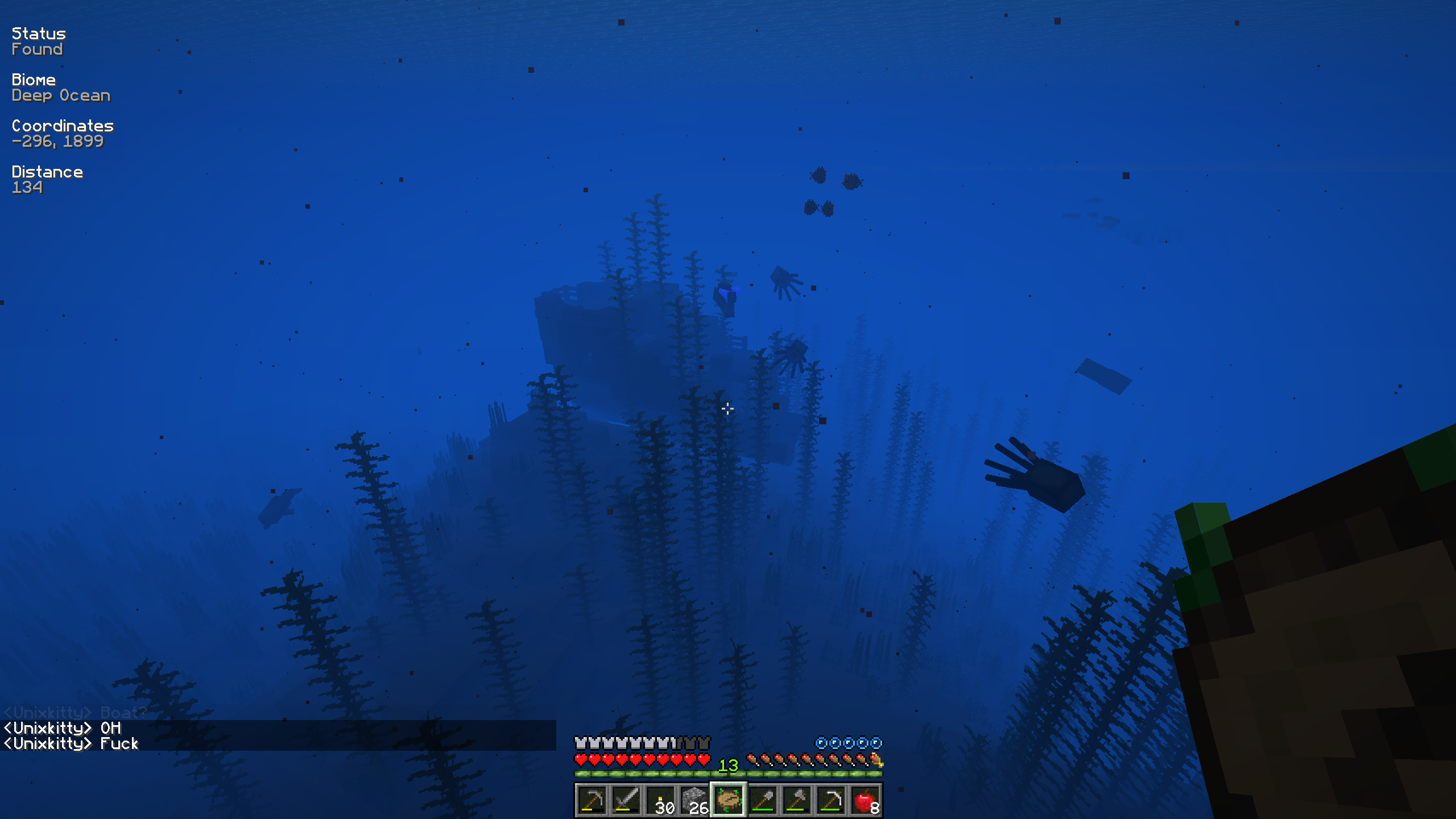Select the cobblestone stack of 26
1456x819 pixels.
click(694, 800)
